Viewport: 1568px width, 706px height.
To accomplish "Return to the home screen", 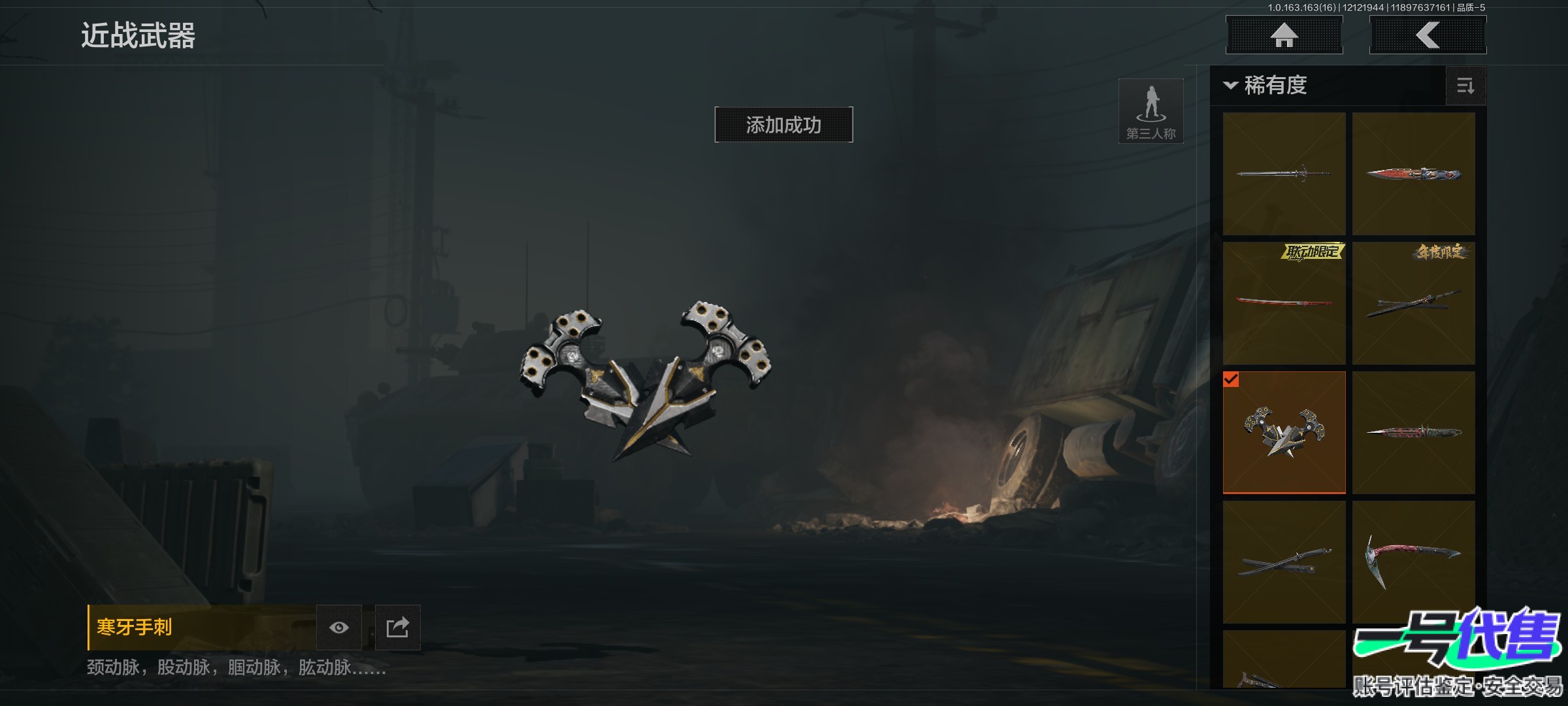I will click(x=1284, y=35).
